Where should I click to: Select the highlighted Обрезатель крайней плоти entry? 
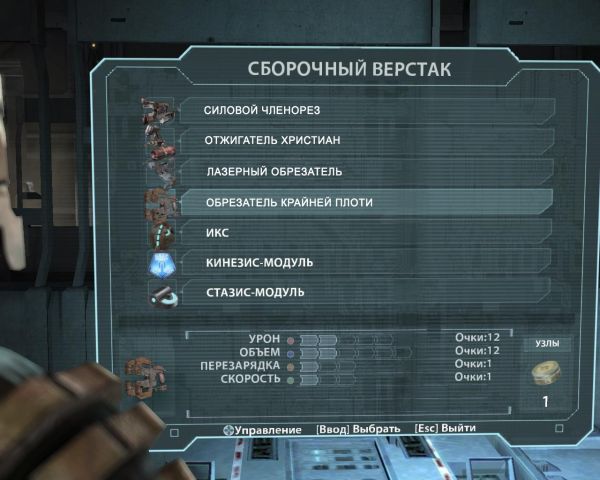point(360,202)
